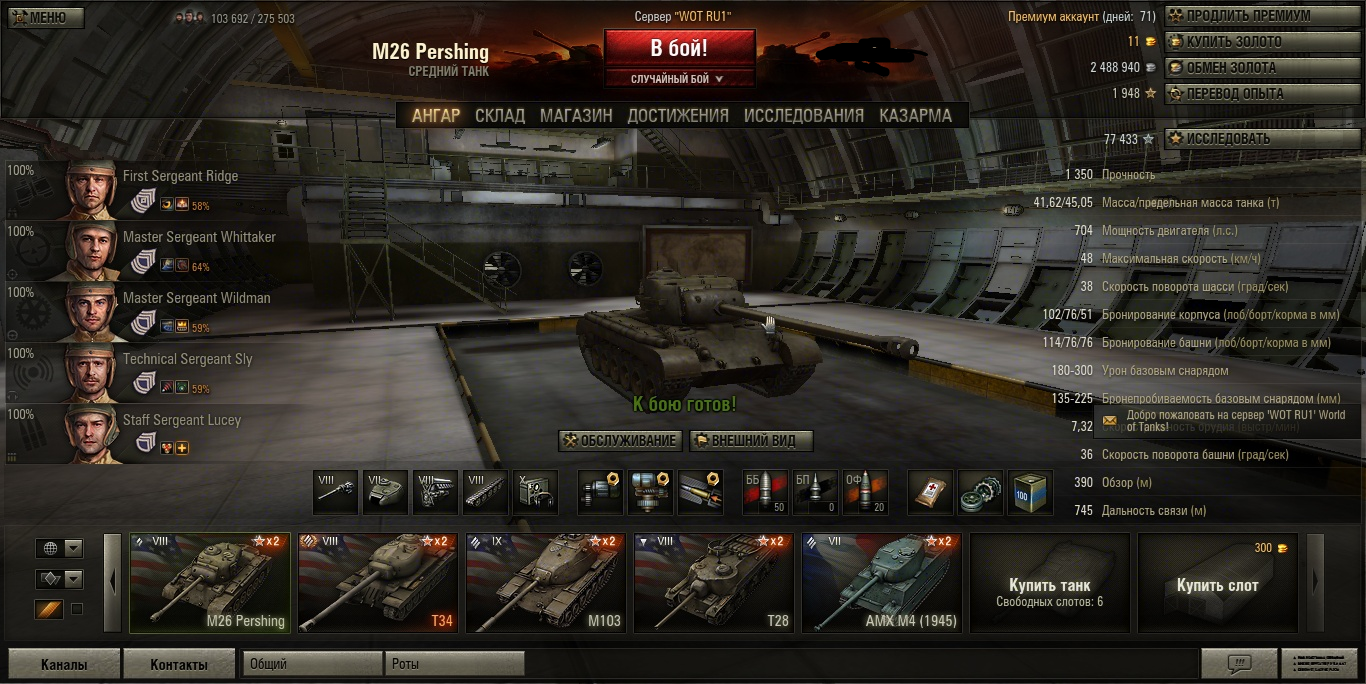Image resolution: width=1366 pixels, height=684 pixels.
Task: Open Обмен золота exchange
Action: coord(1250,68)
